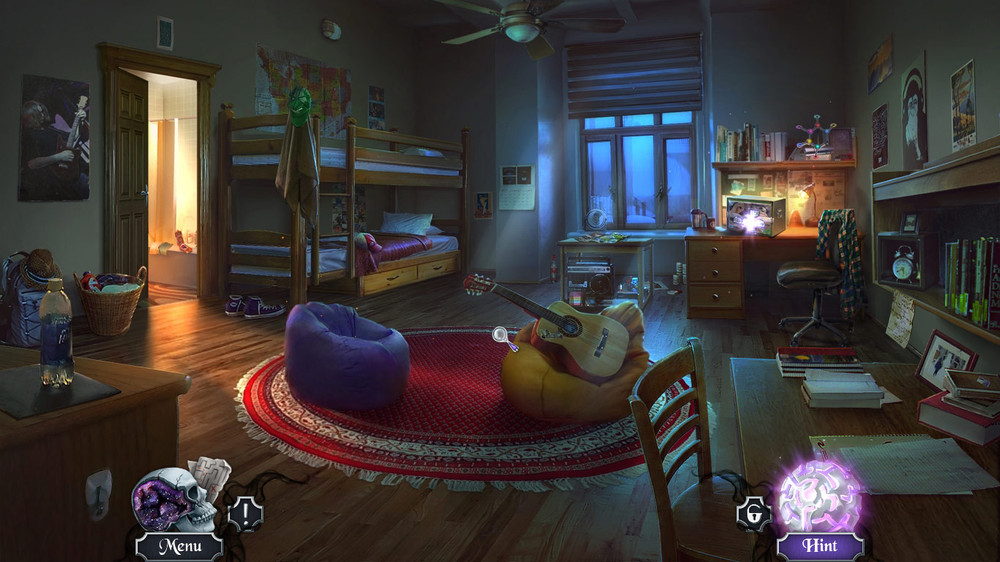Viewport: 1000px width, 562px height.
Task: Use the Hint button
Action: (819, 546)
